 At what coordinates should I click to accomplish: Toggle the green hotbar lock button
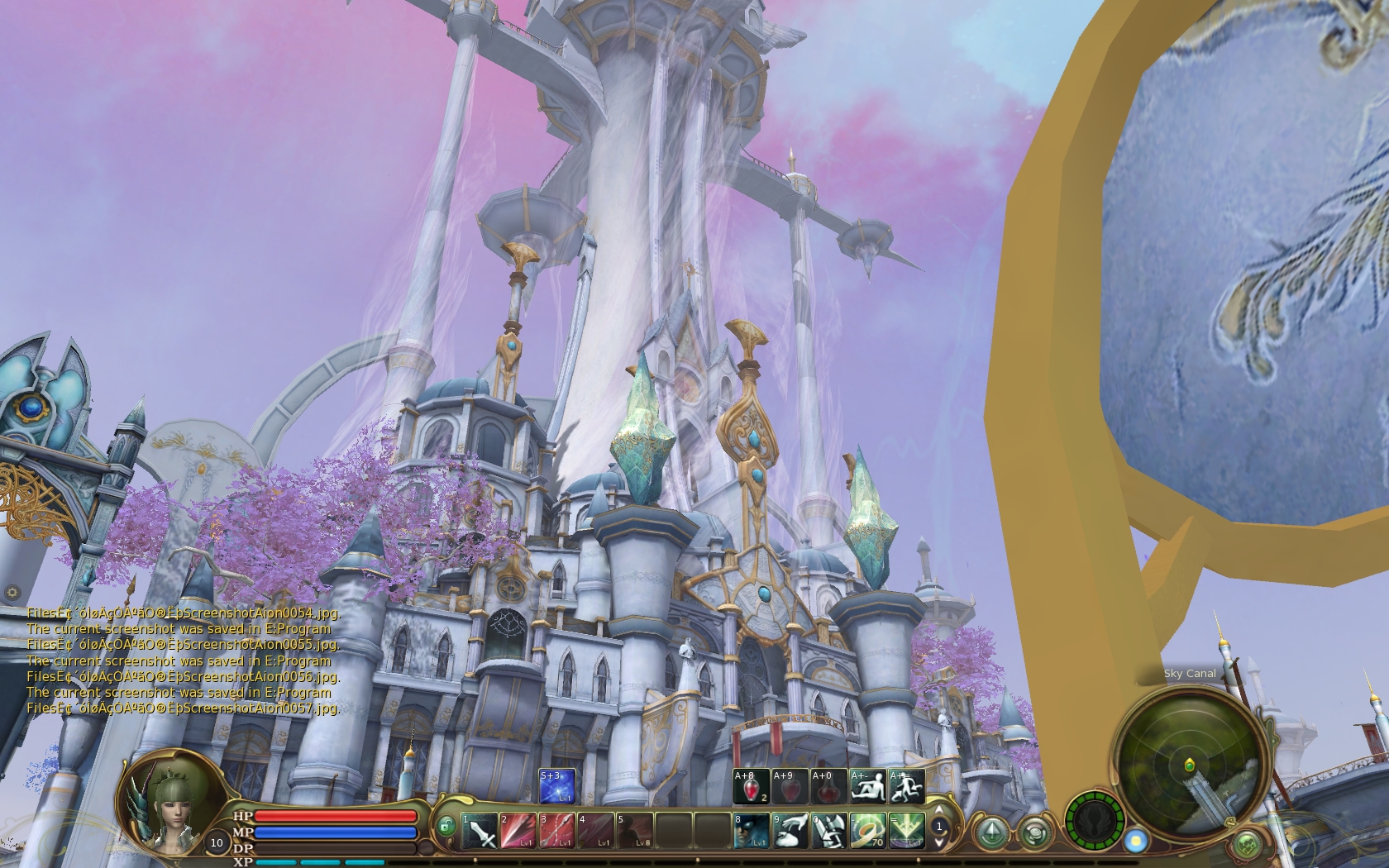[446, 826]
